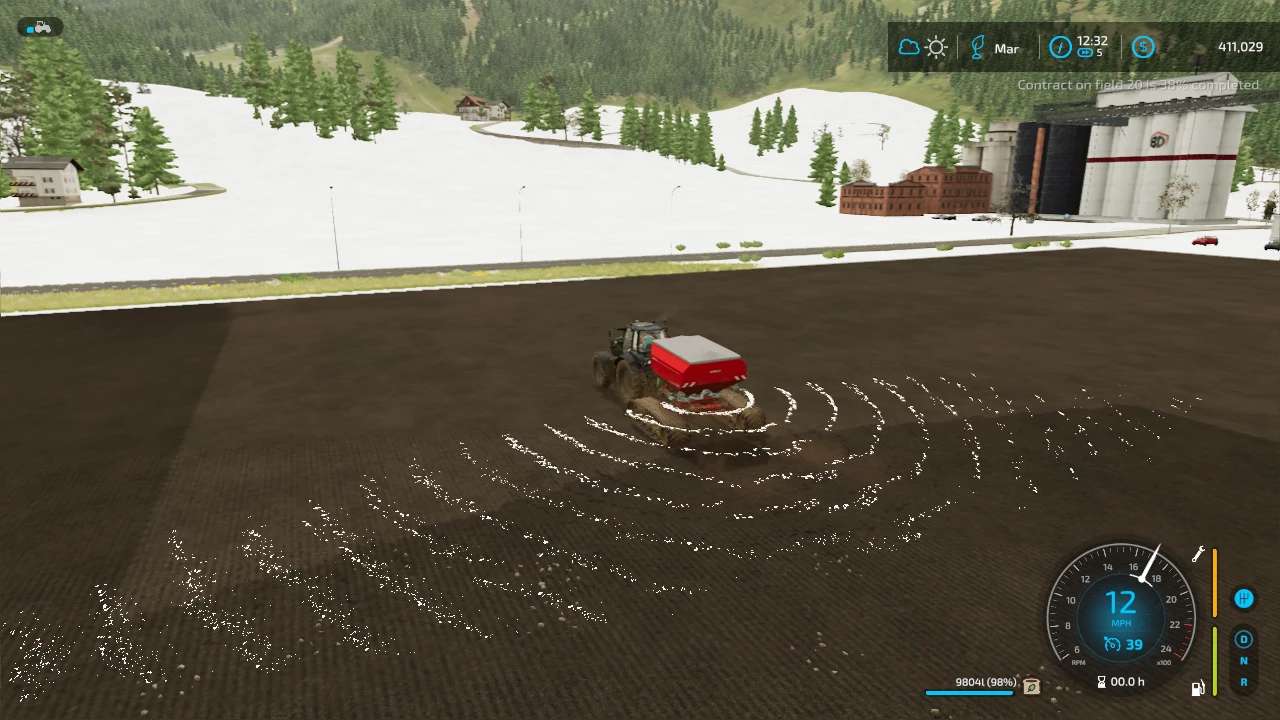The image size is (1280, 720).
Task: Click the time-scale fast-forward icon
Action: (1085, 53)
